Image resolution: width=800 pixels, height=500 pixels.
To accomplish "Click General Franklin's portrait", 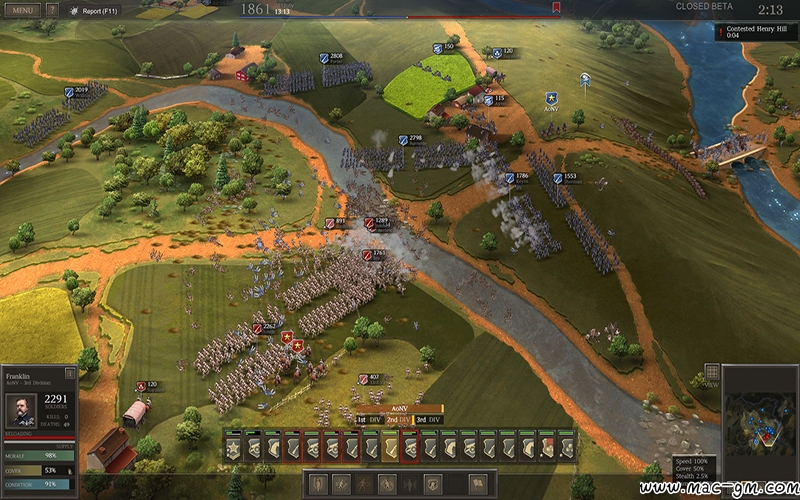I will click(23, 409).
